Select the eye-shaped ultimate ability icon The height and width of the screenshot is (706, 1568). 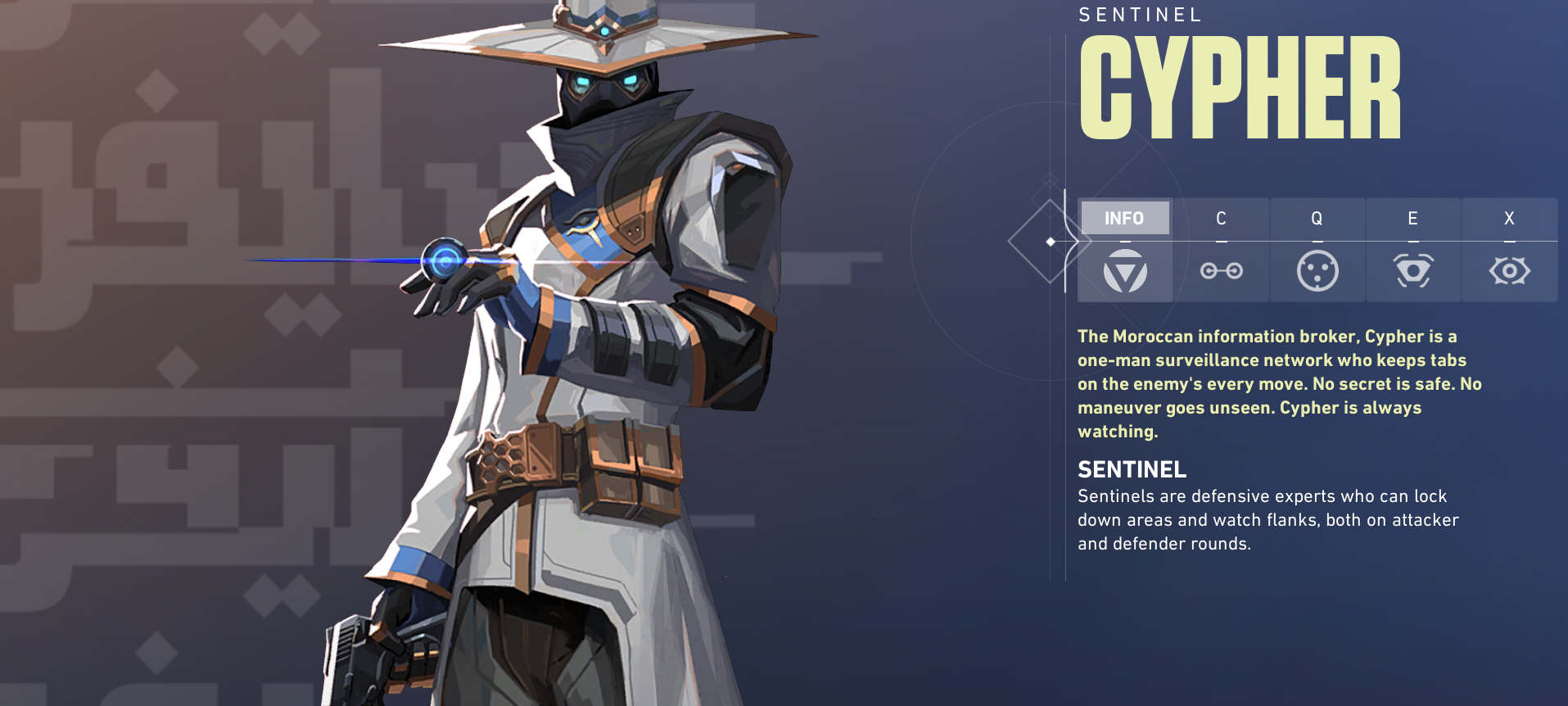pos(1509,270)
